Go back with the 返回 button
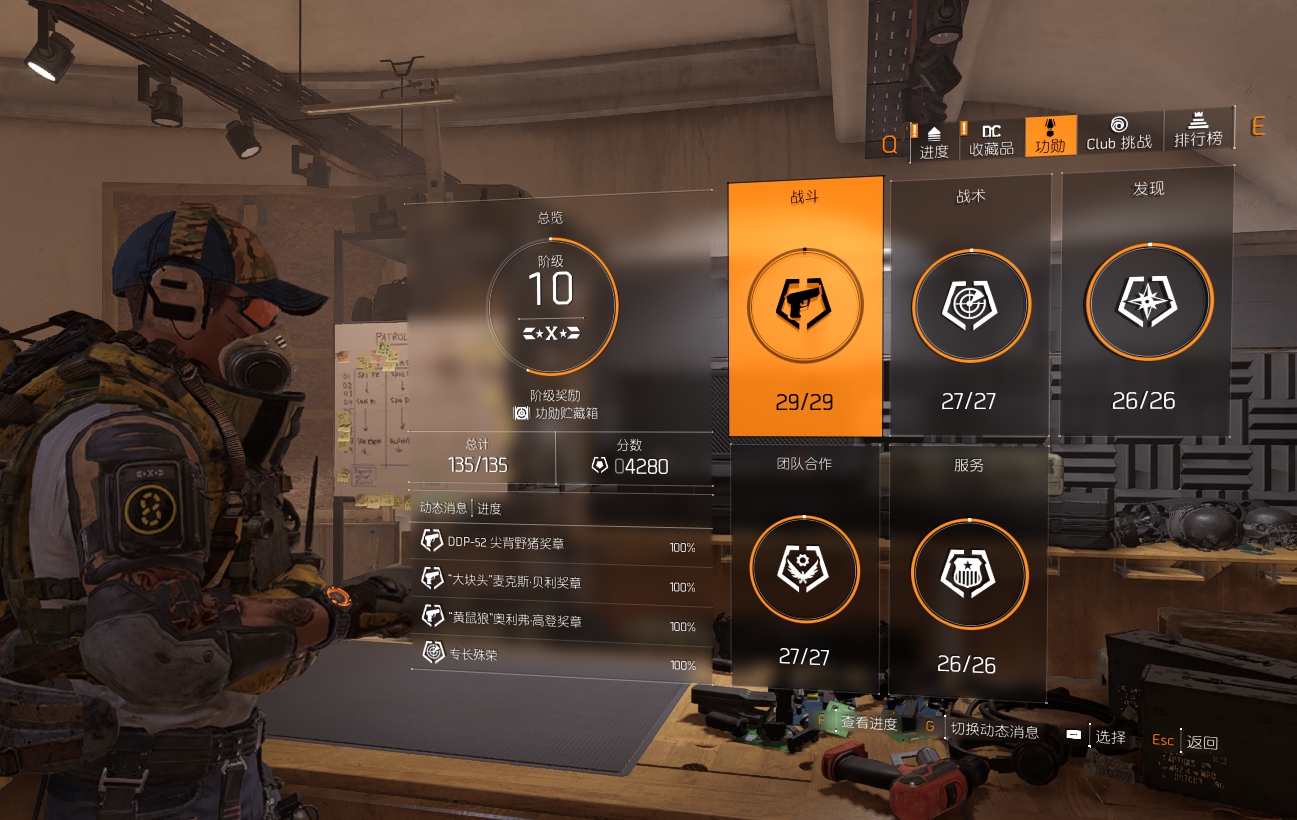The height and width of the screenshot is (820, 1297). click(1202, 742)
